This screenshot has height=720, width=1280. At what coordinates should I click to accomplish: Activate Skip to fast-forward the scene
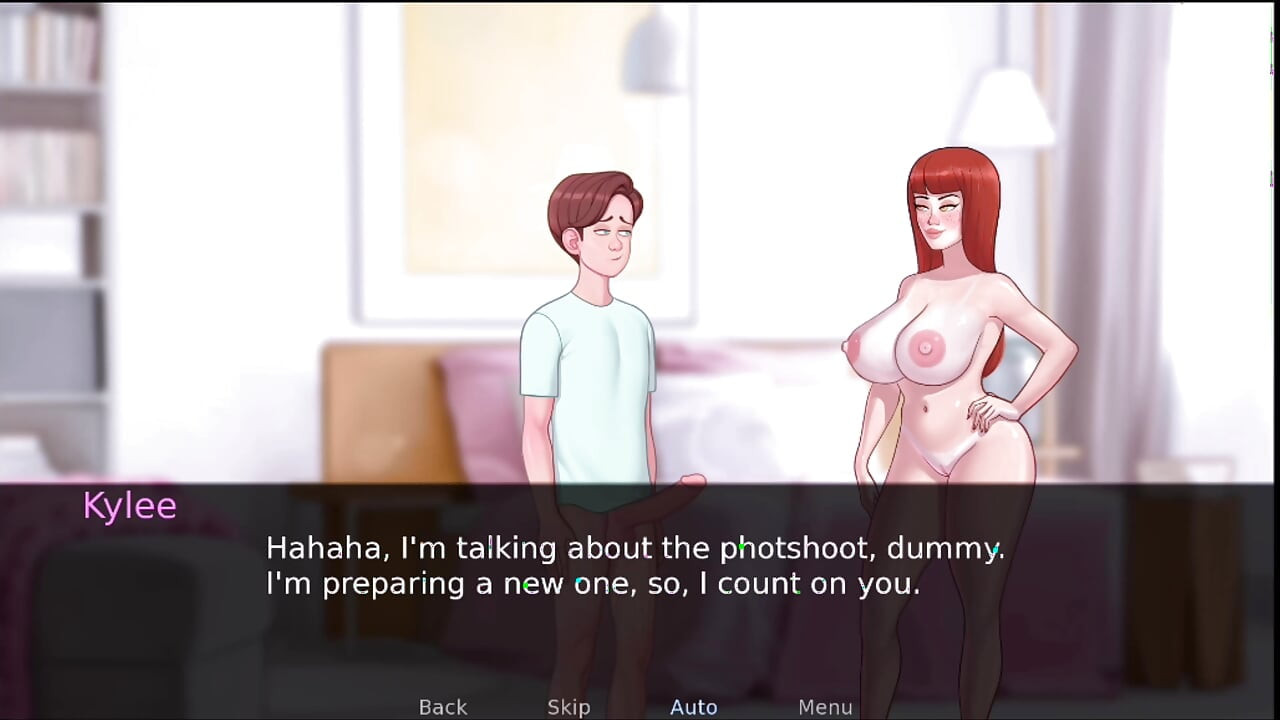pos(568,707)
